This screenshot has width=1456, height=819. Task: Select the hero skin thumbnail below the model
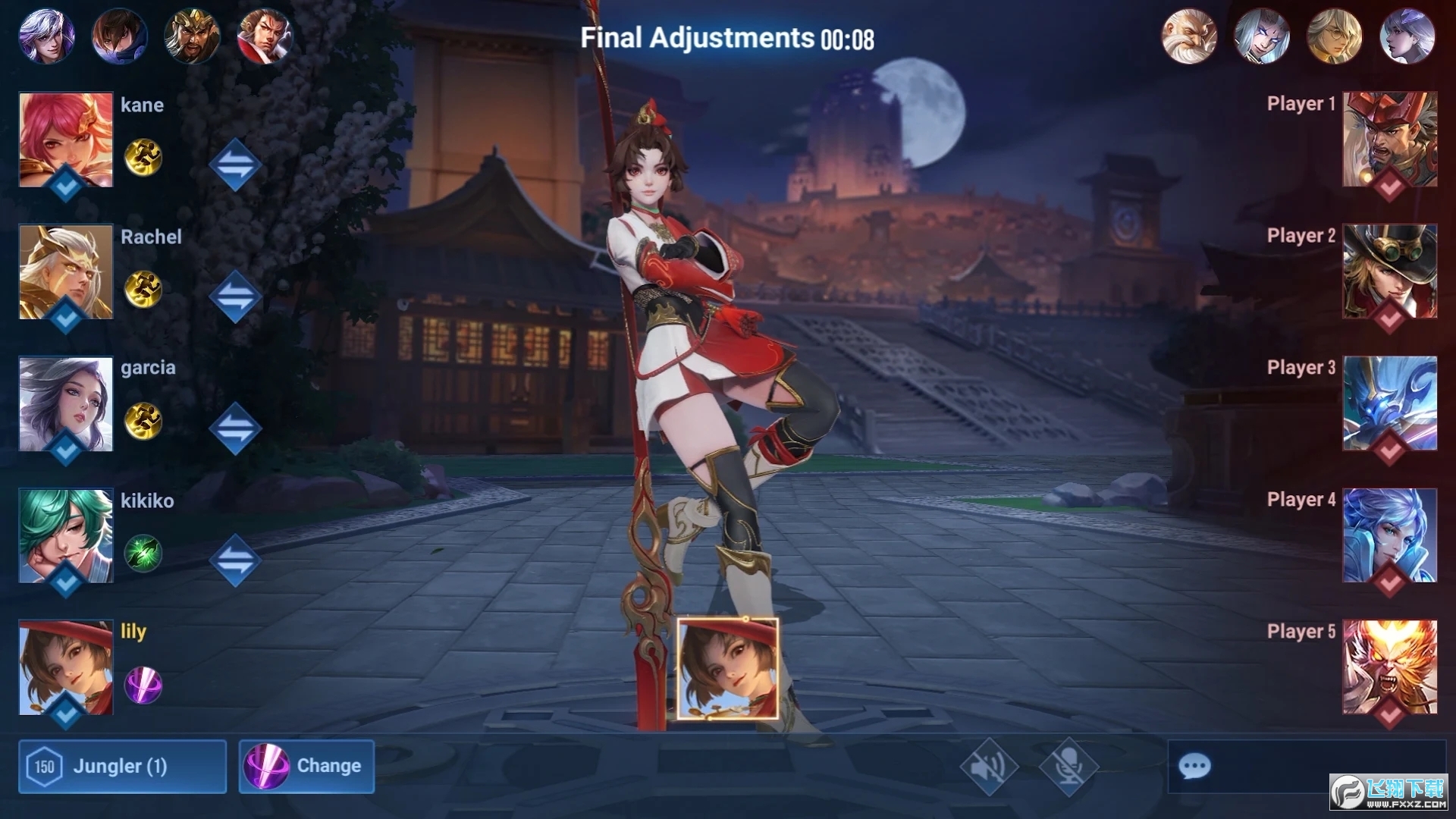tap(727, 668)
